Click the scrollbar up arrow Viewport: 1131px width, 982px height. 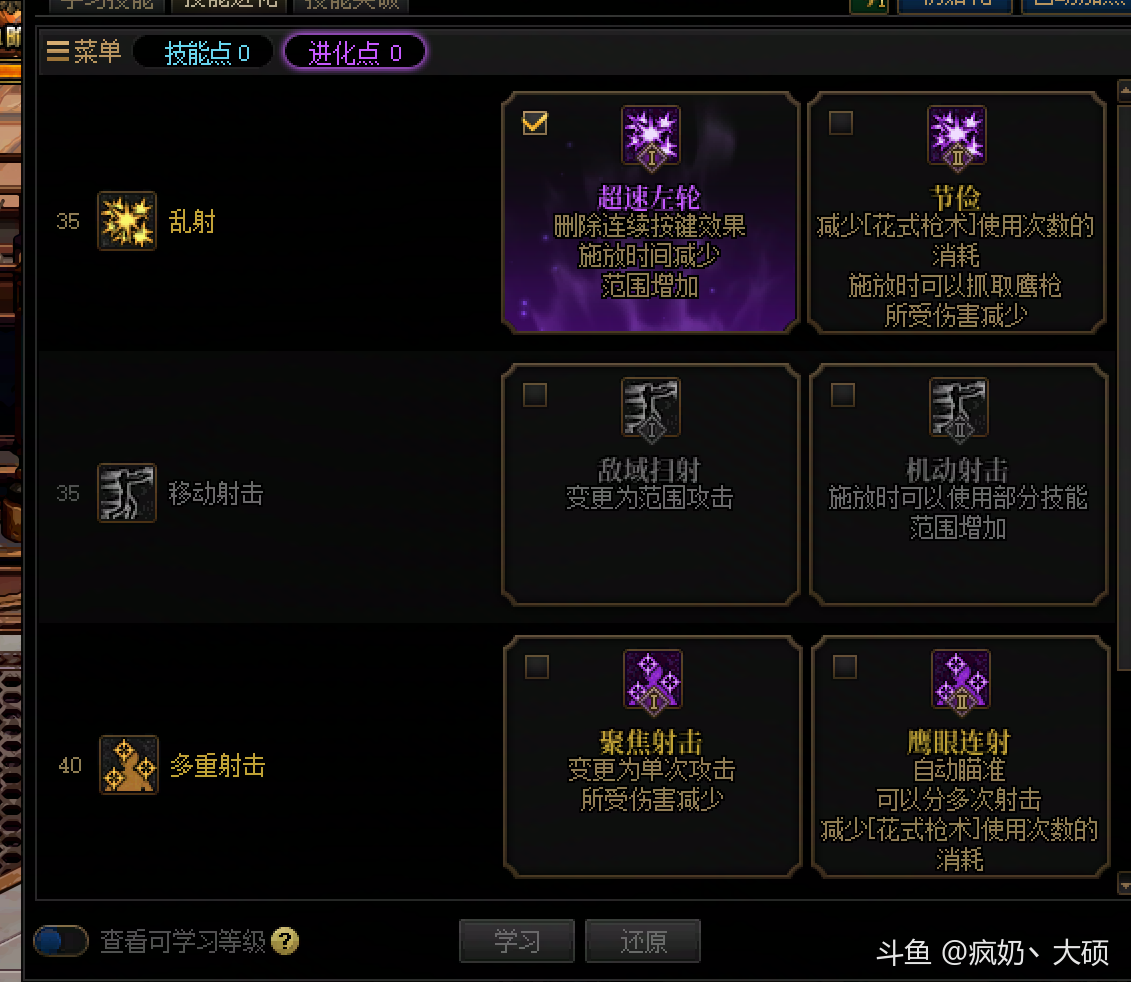click(x=1124, y=92)
